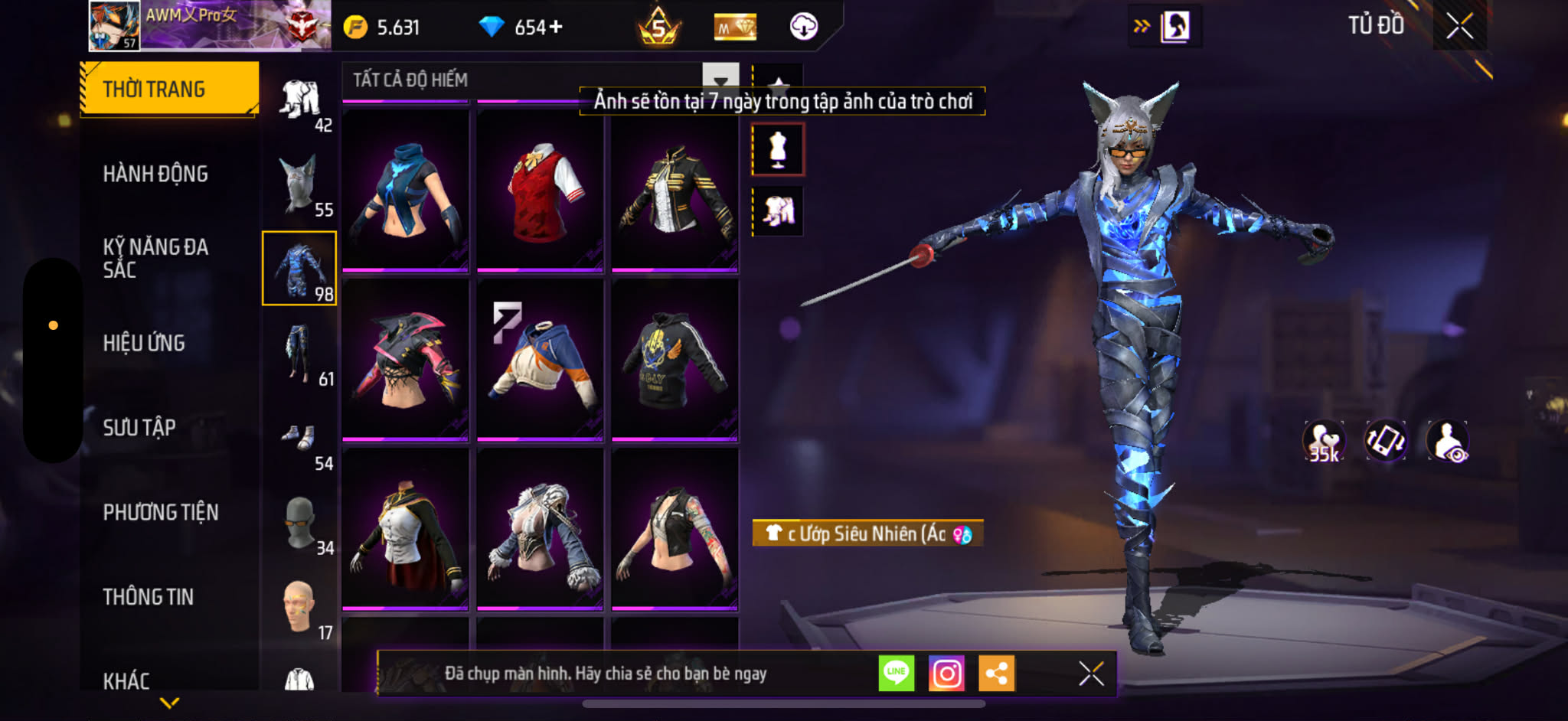Screen dimensions: 1568x721
Task: Switch to the HÀNH ĐỘNG tab
Action: click(155, 174)
